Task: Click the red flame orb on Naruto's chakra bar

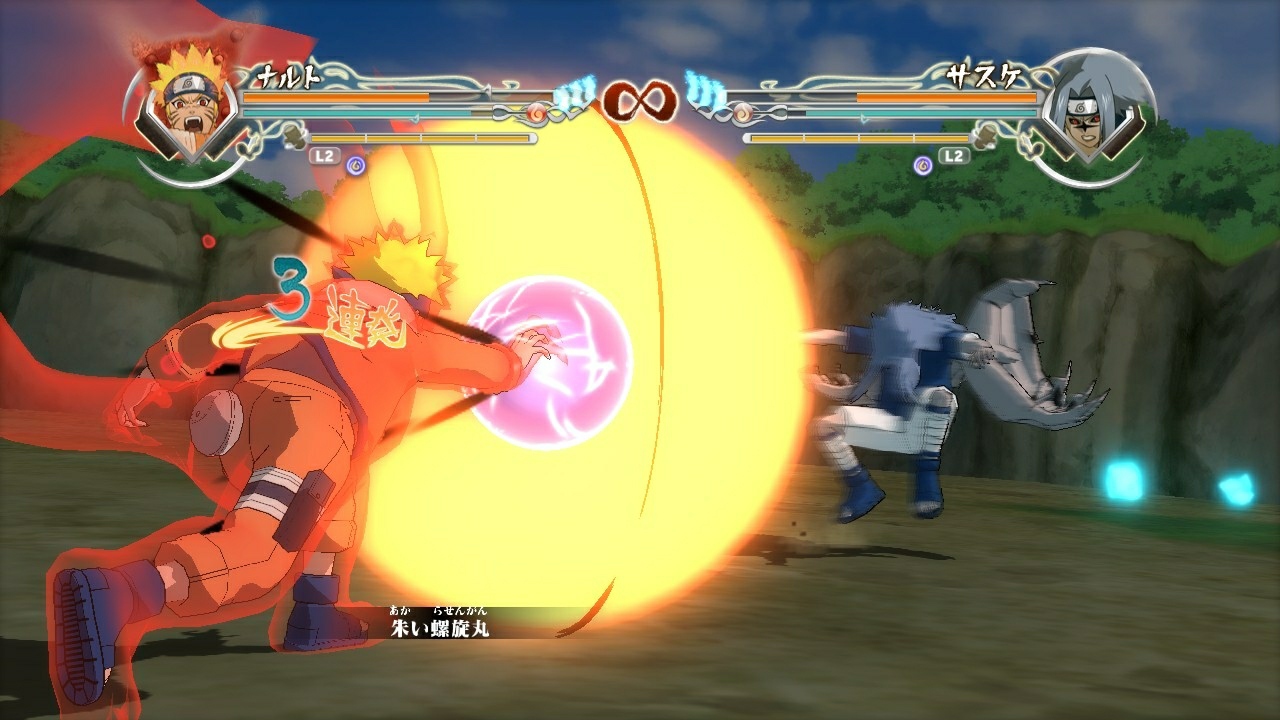Action: click(x=536, y=113)
